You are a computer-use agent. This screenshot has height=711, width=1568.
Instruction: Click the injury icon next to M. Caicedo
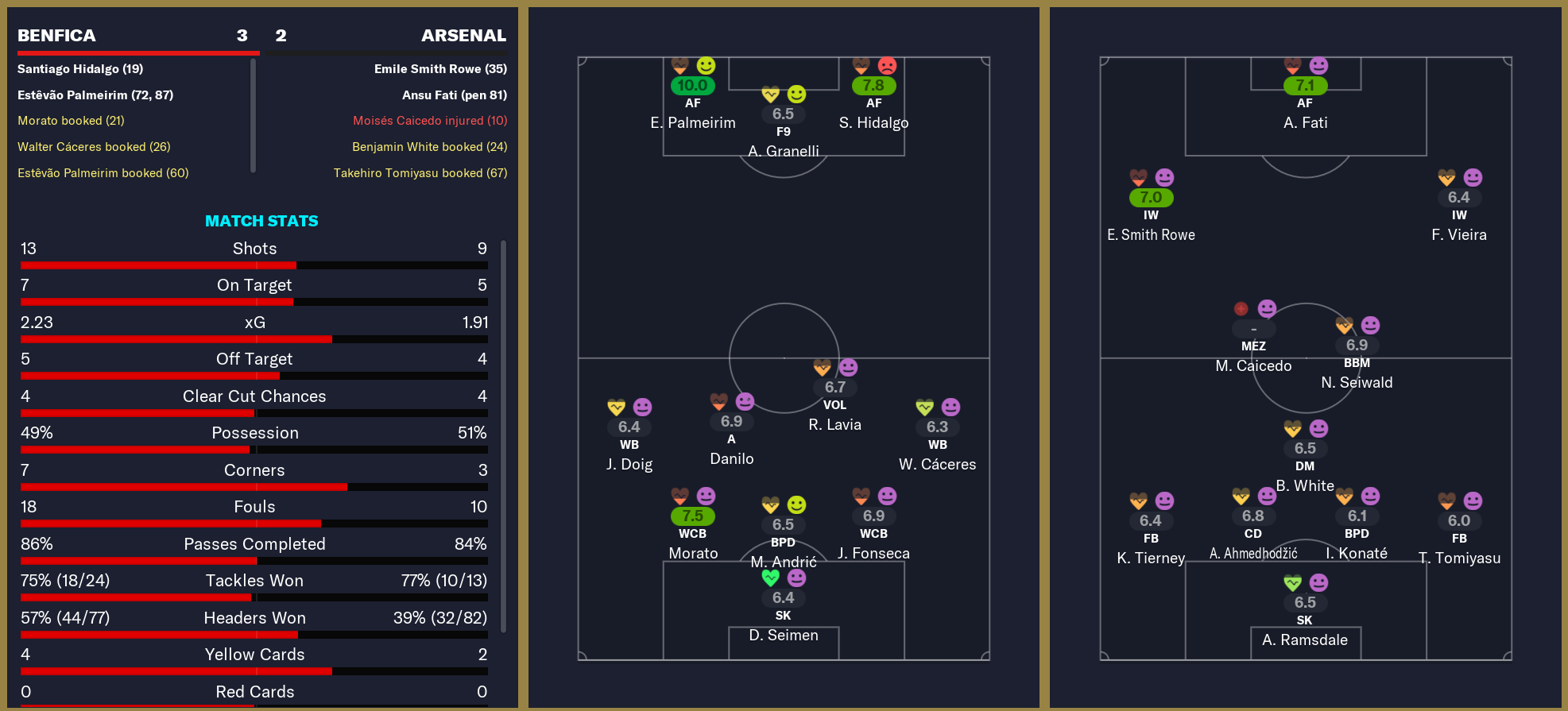[x=1240, y=309]
